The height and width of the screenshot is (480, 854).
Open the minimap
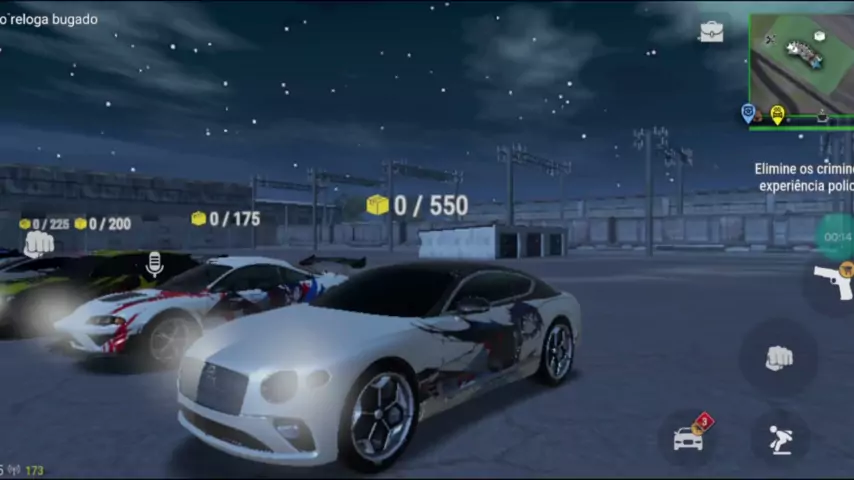coord(801,65)
